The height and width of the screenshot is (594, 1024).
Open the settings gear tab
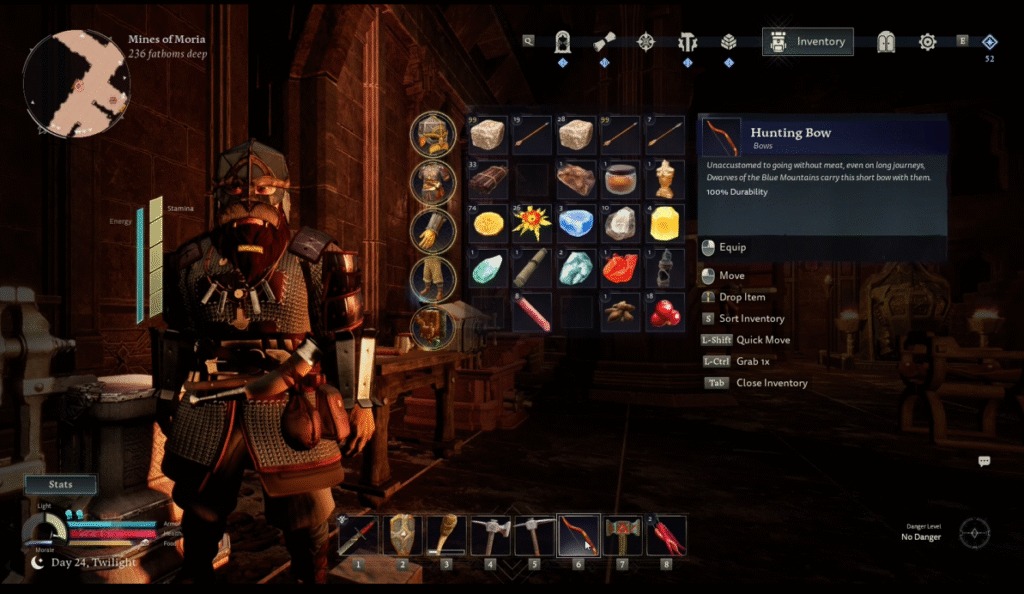927,42
